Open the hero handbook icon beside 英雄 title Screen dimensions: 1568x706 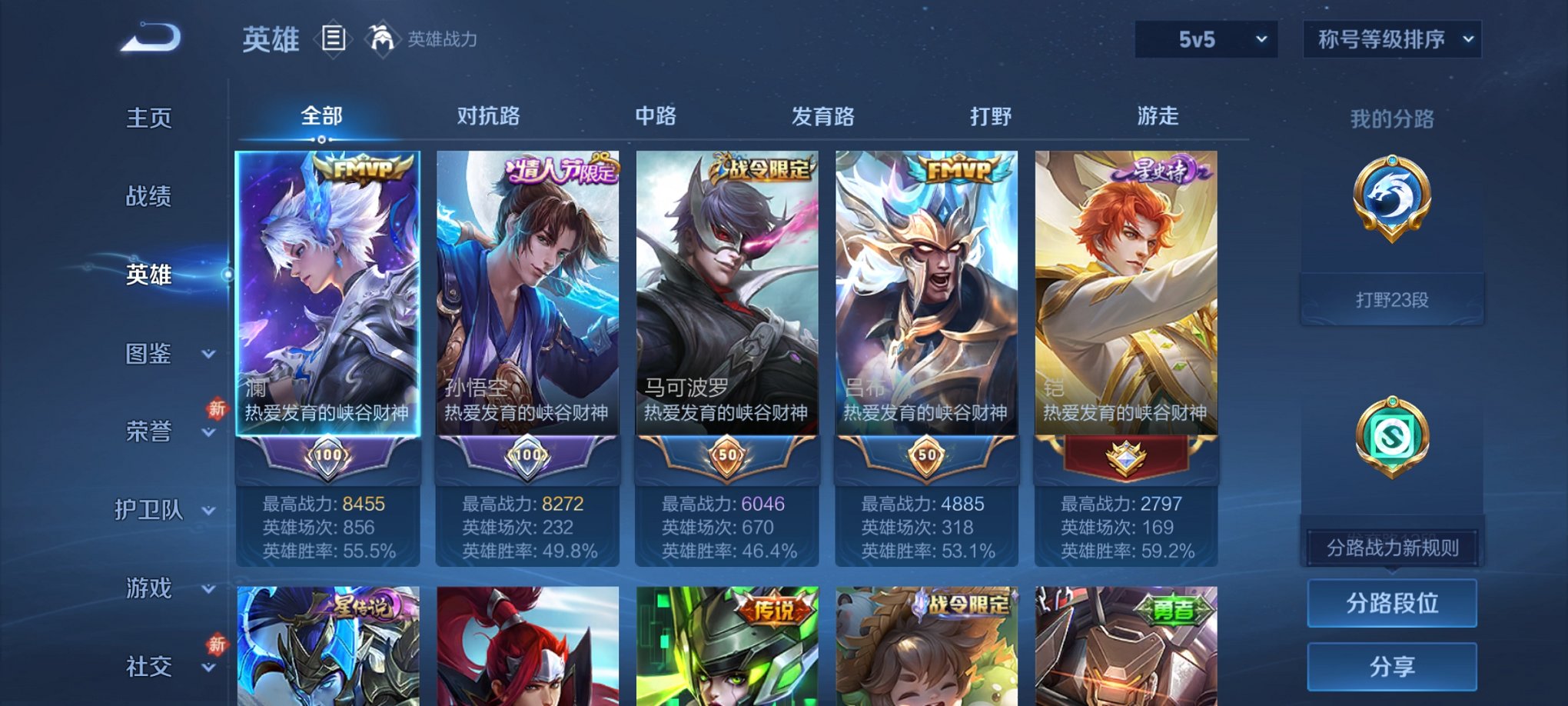click(x=334, y=38)
